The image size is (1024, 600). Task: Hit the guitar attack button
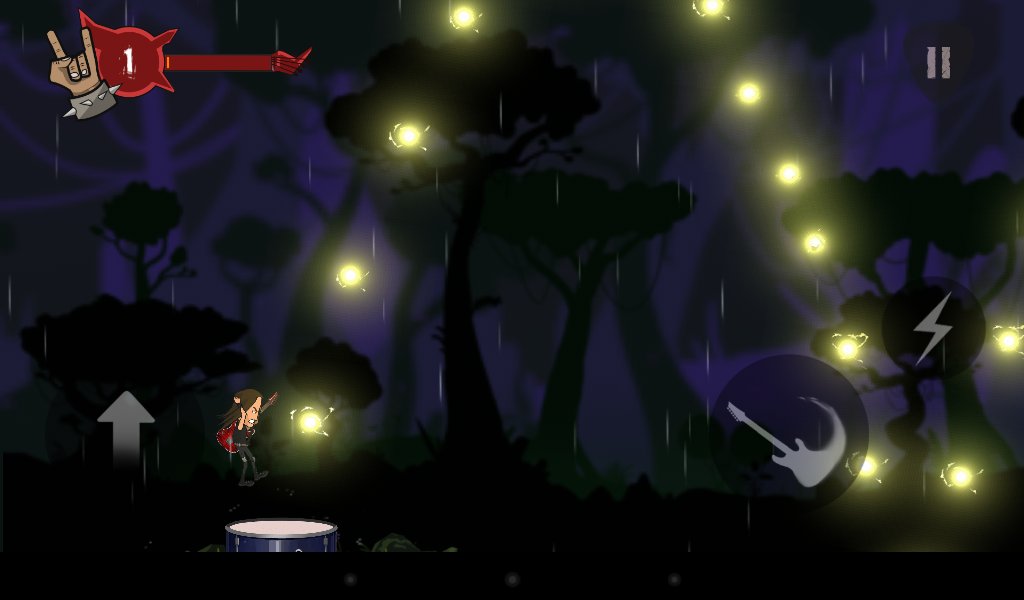coord(789,434)
